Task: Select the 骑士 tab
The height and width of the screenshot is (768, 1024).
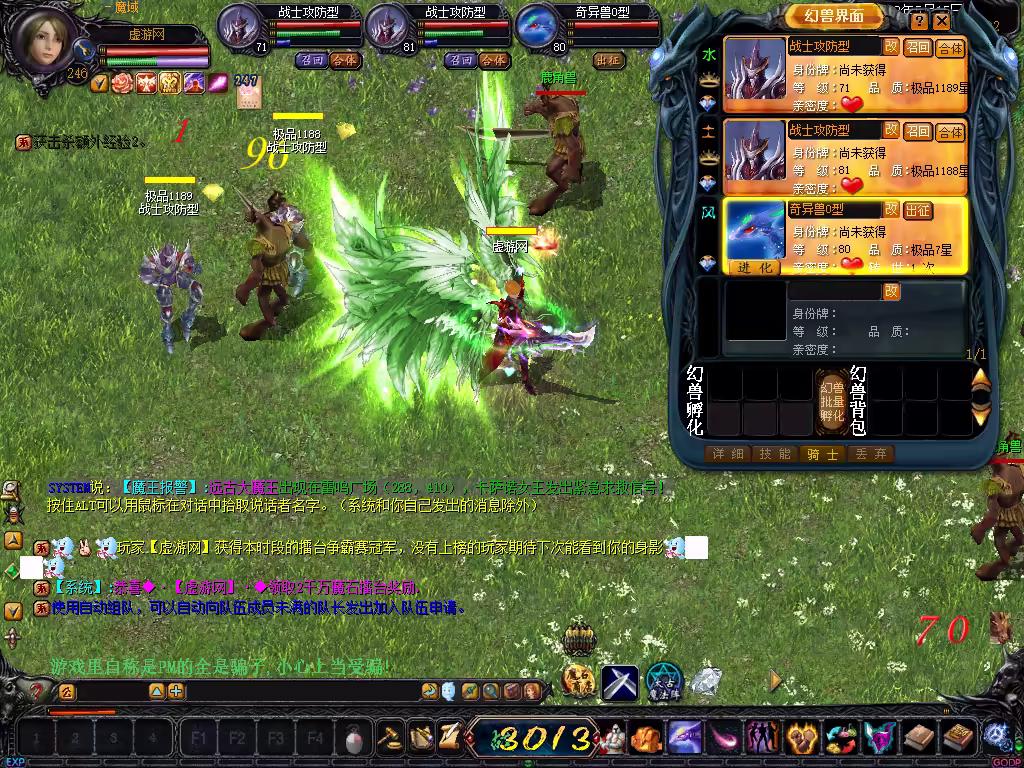Action: 822,454
